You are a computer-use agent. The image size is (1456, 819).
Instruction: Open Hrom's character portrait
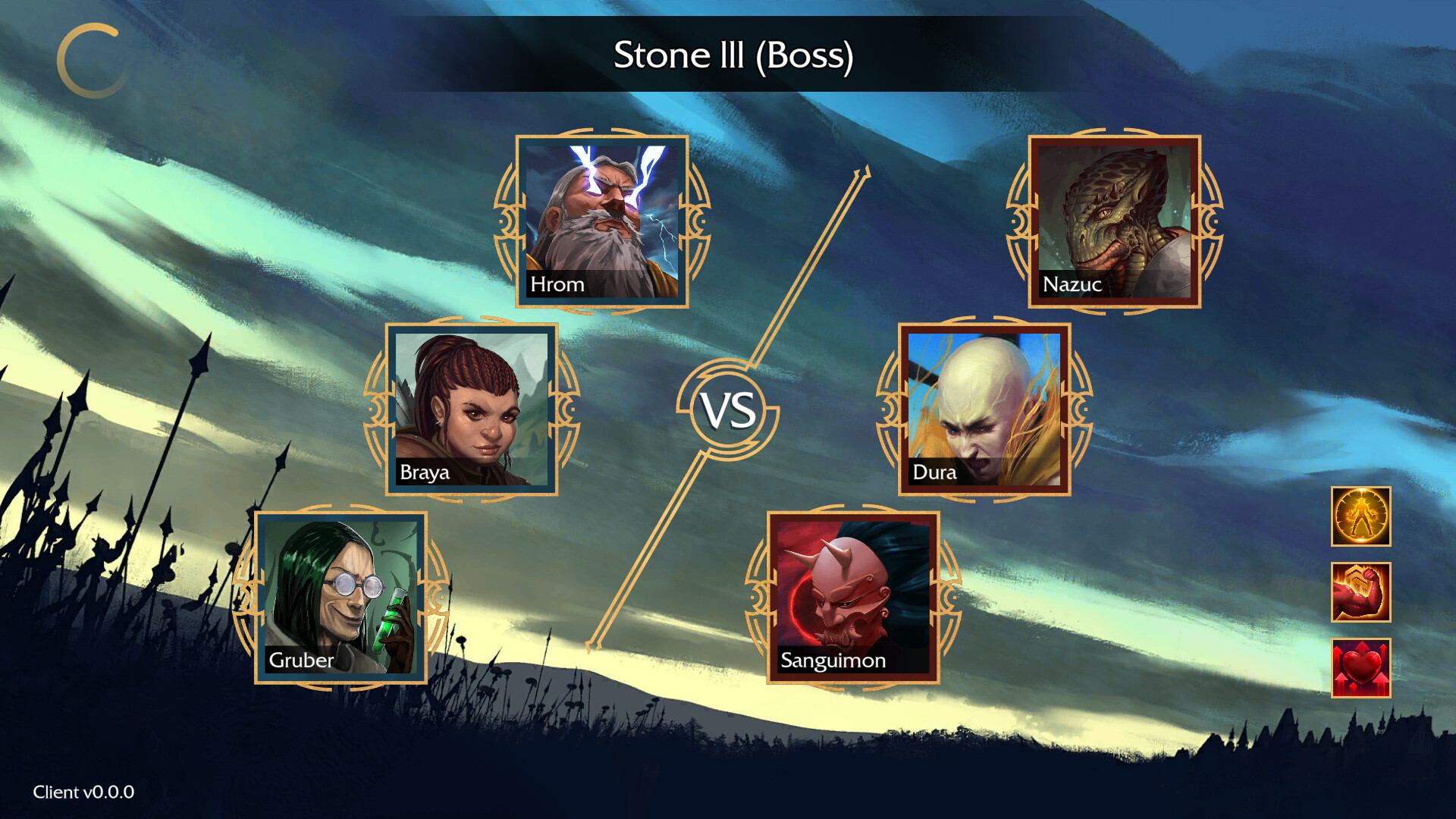coord(603,220)
